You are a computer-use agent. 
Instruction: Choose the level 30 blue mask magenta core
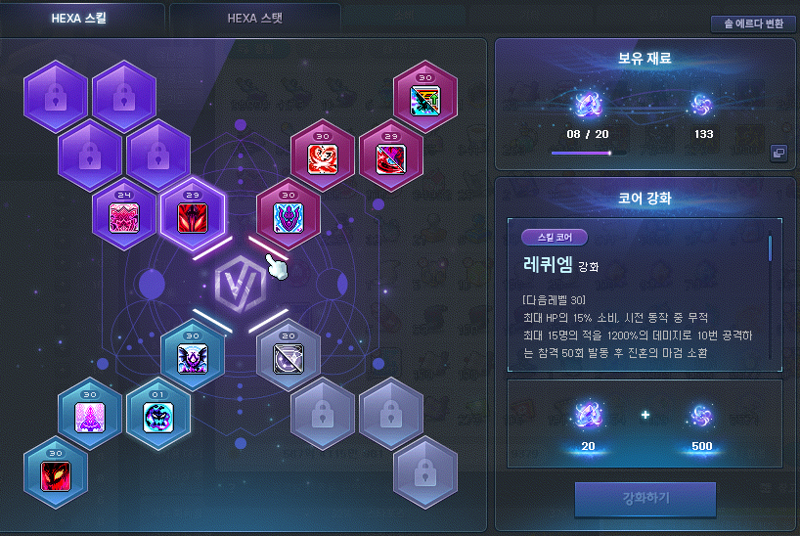click(x=288, y=217)
